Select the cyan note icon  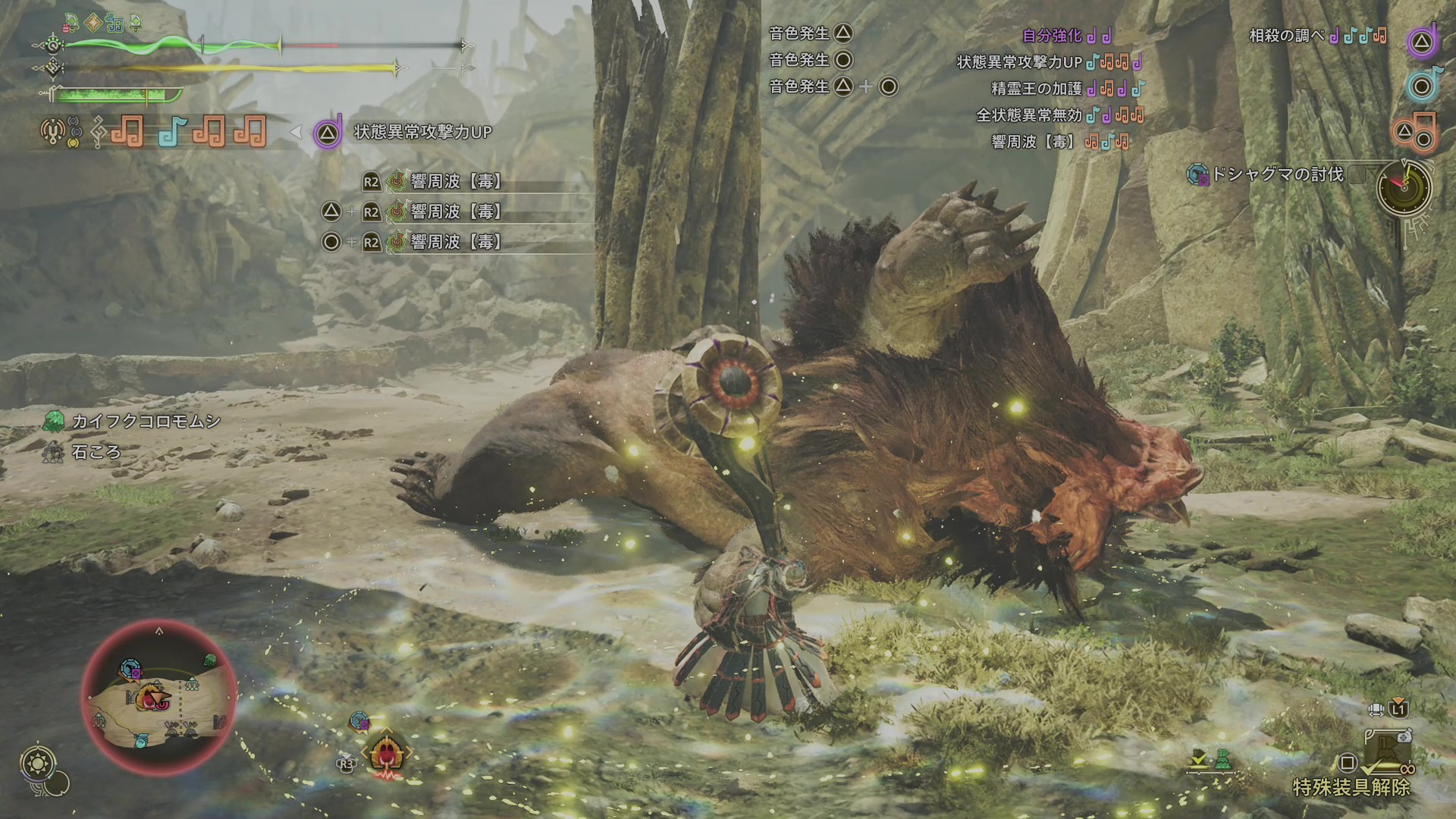[1421, 85]
